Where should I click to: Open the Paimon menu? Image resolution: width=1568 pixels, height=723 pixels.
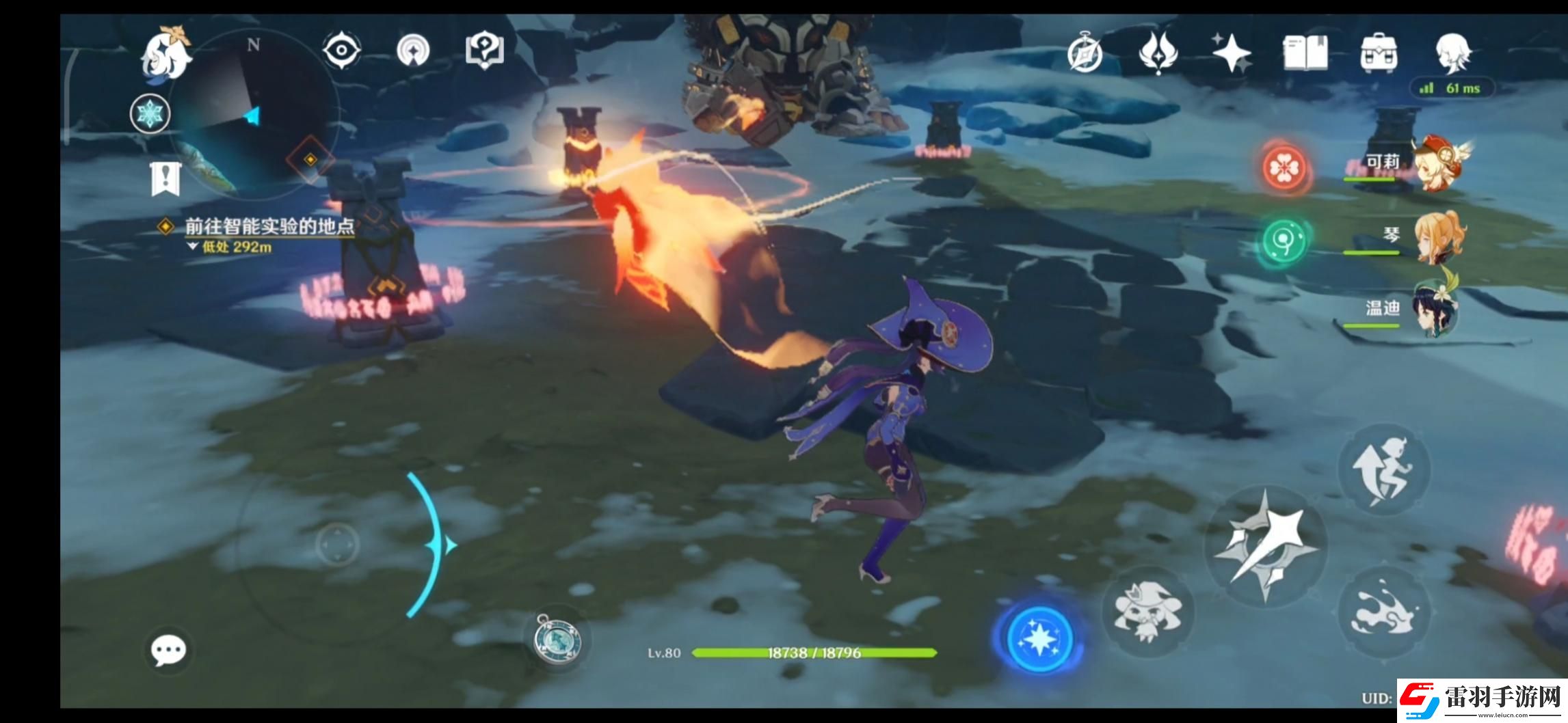pos(165,52)
